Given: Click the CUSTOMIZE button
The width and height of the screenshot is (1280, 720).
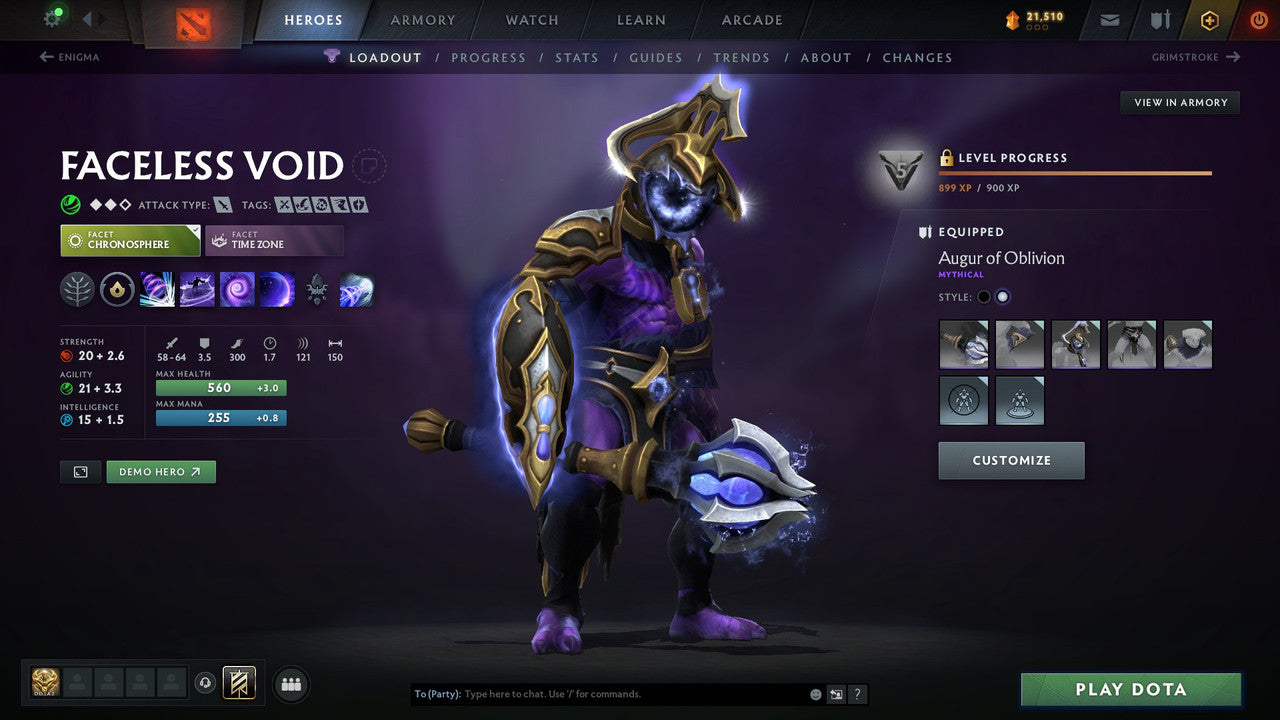Looking at the screenshot, I should [1011, 460].
